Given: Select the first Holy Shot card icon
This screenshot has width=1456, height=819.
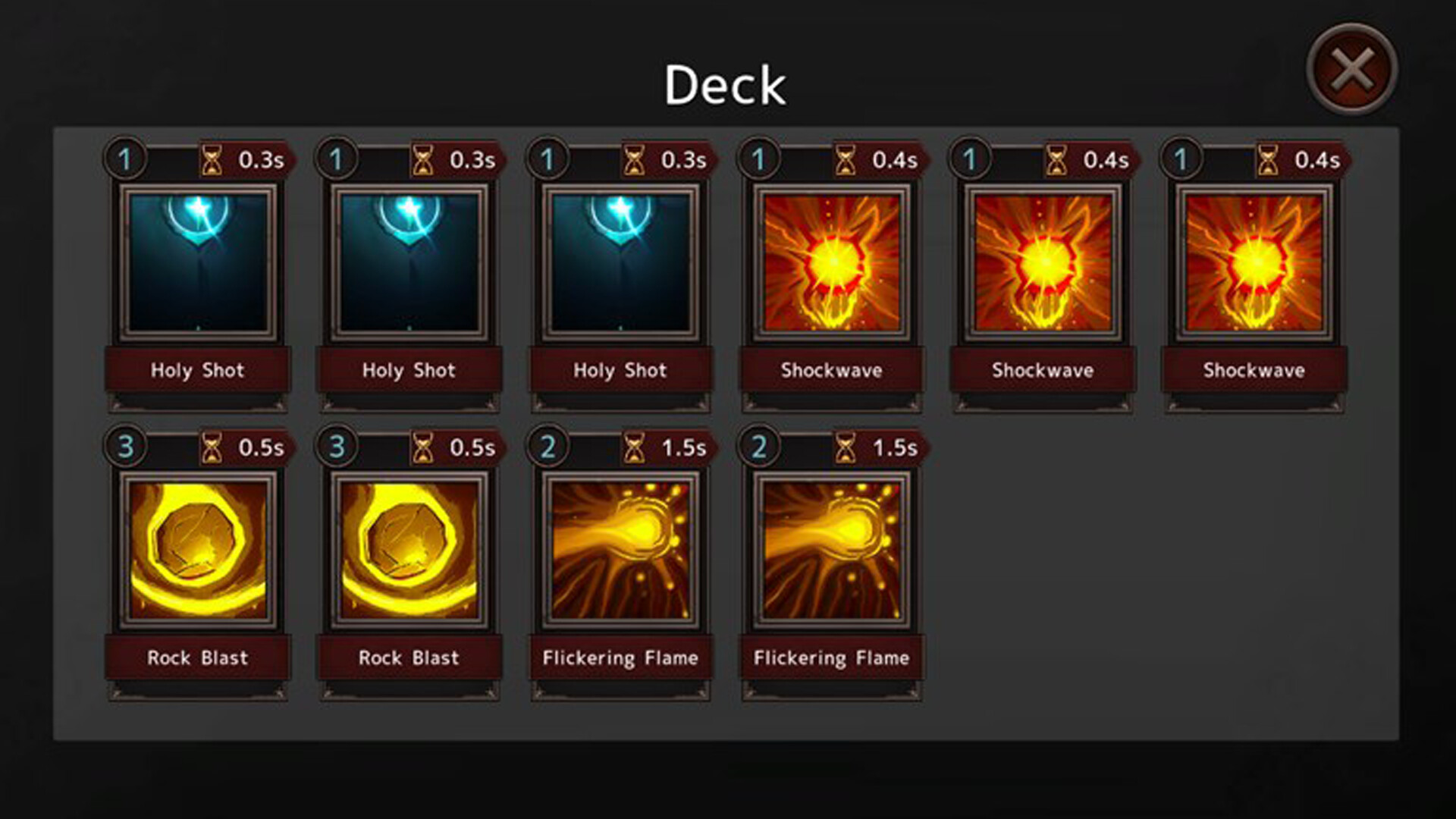Looking at the screenshot, I should (197, 262).
